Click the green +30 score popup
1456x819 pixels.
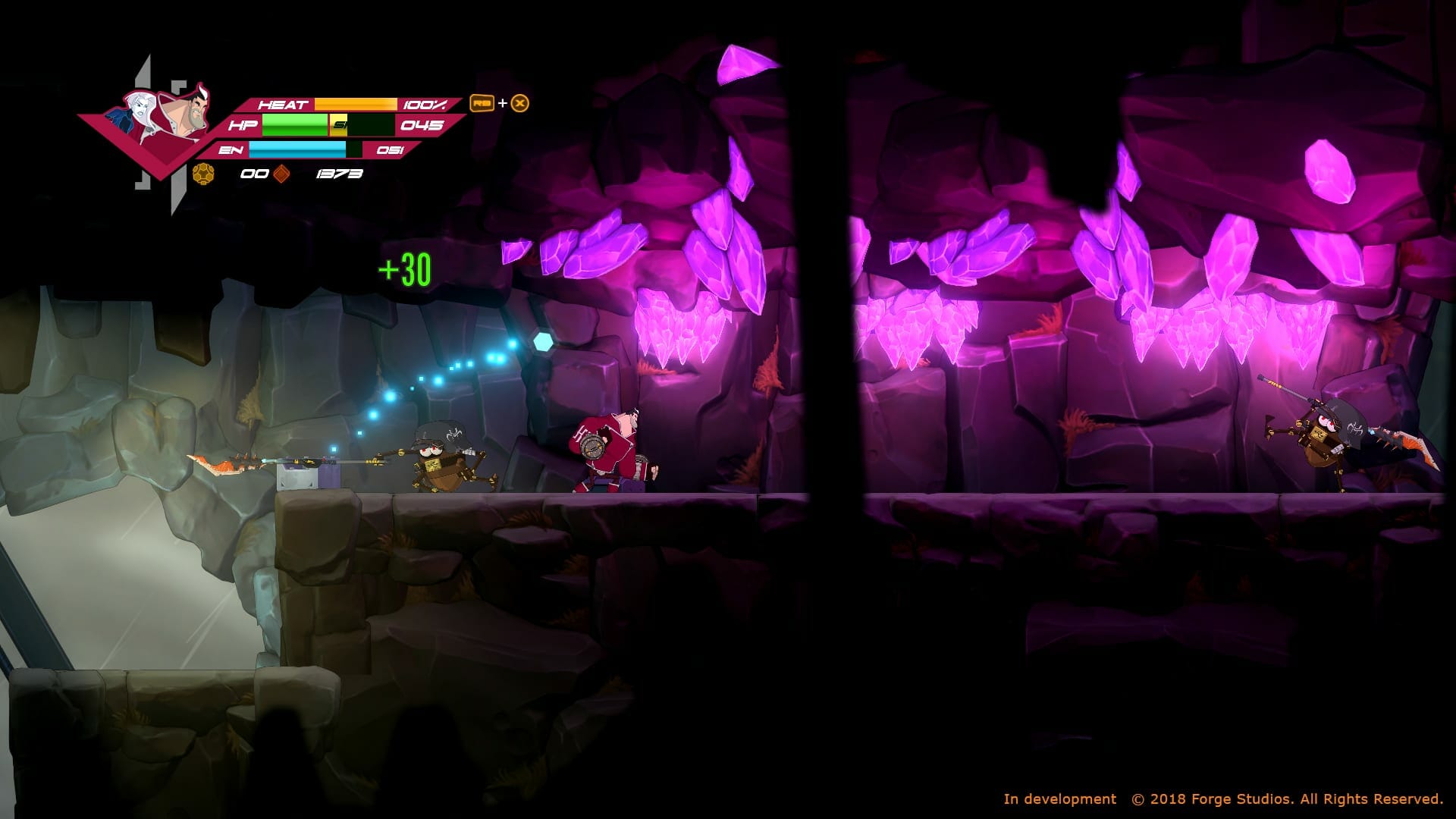pyautogui.click(x=403, y=267)
